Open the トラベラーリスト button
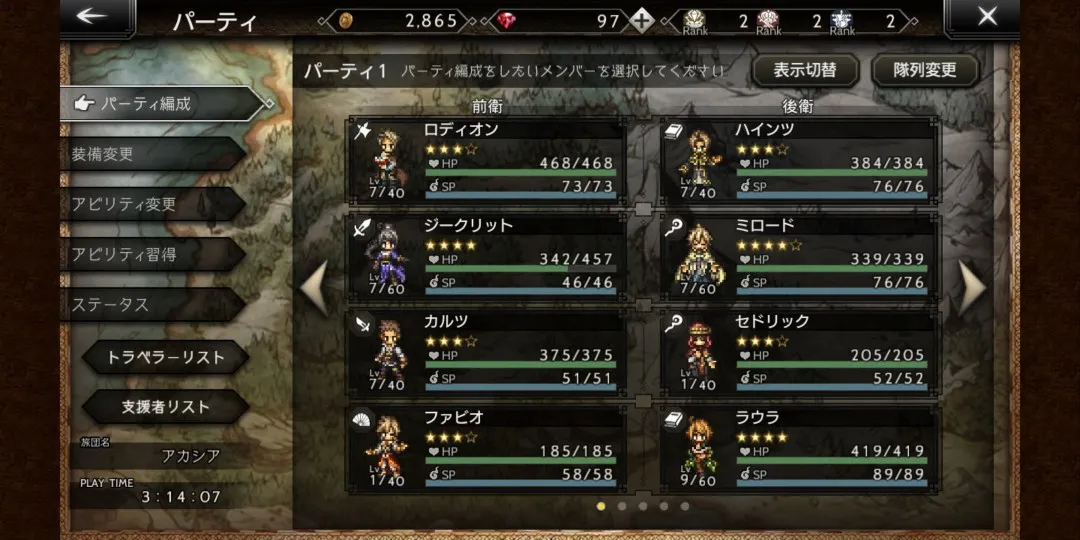The width and height of the screenshot is (1080, 540). 165,357
